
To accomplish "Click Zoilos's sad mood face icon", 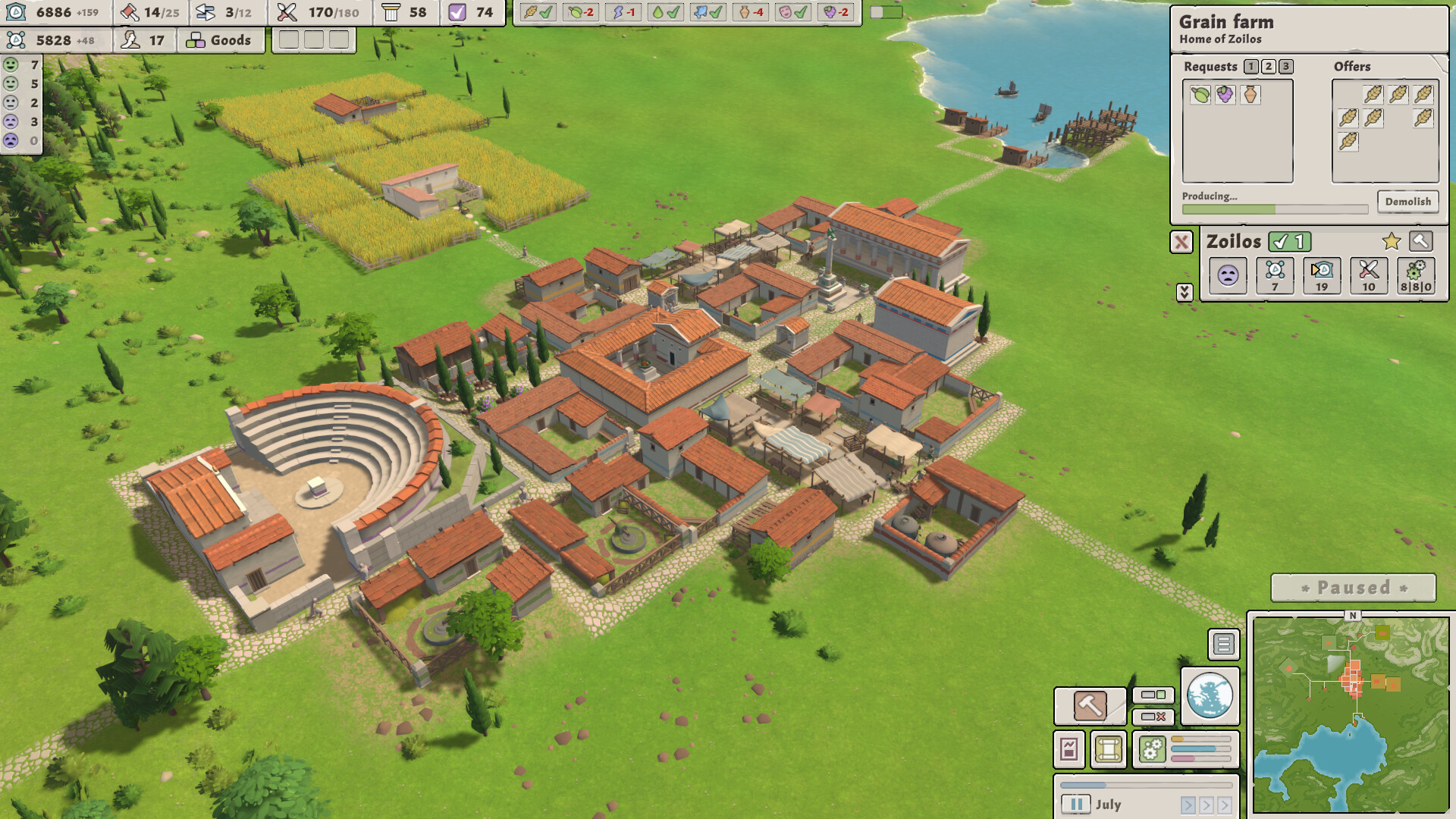I will (1228, 275).
